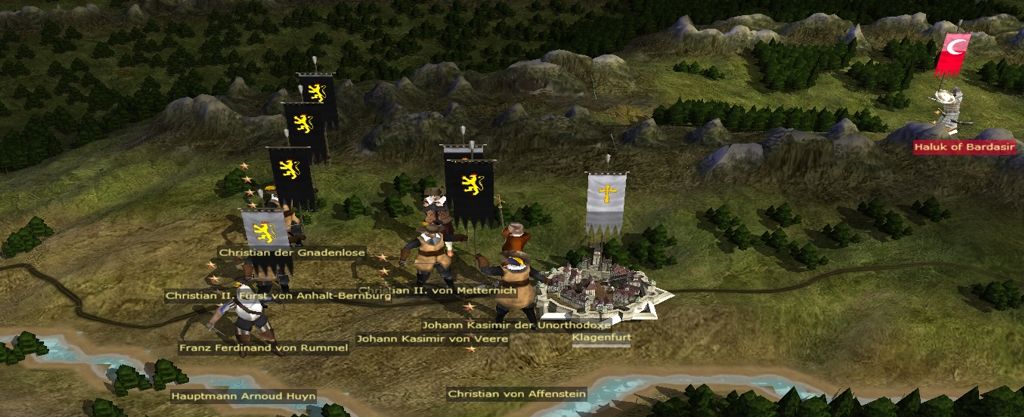
Task: Select Christian der Gnadenlose's name label
Action: [292, 253]
